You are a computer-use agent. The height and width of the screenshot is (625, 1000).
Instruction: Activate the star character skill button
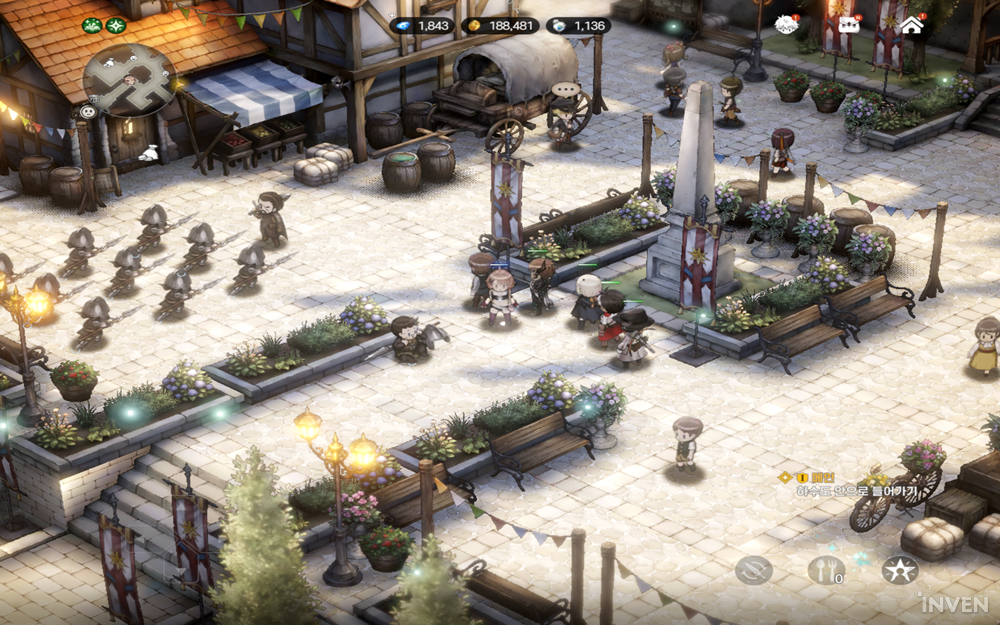[x=900, y=570]
